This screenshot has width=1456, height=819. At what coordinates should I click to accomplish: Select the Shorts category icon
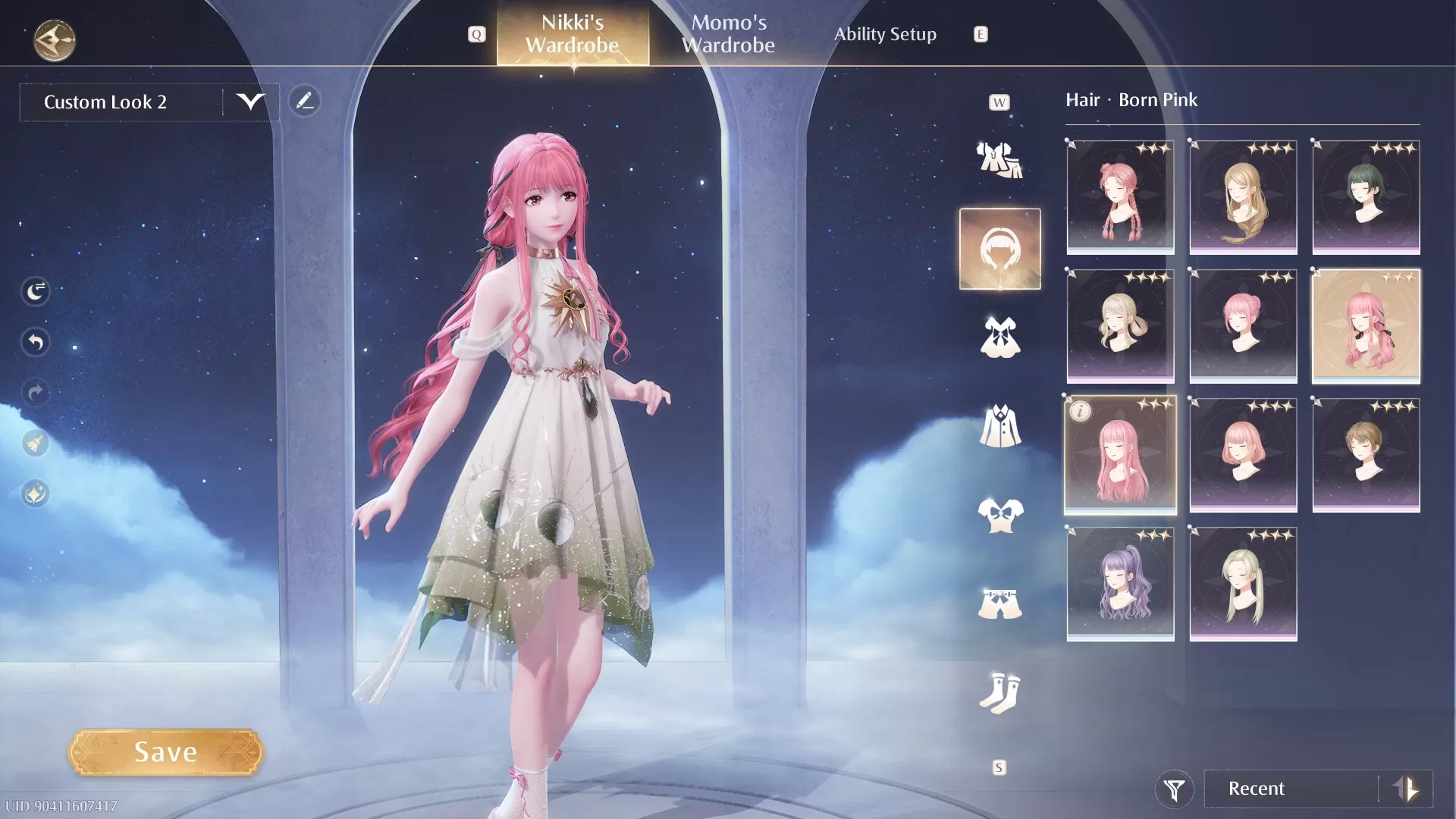(x=999, y=599)
